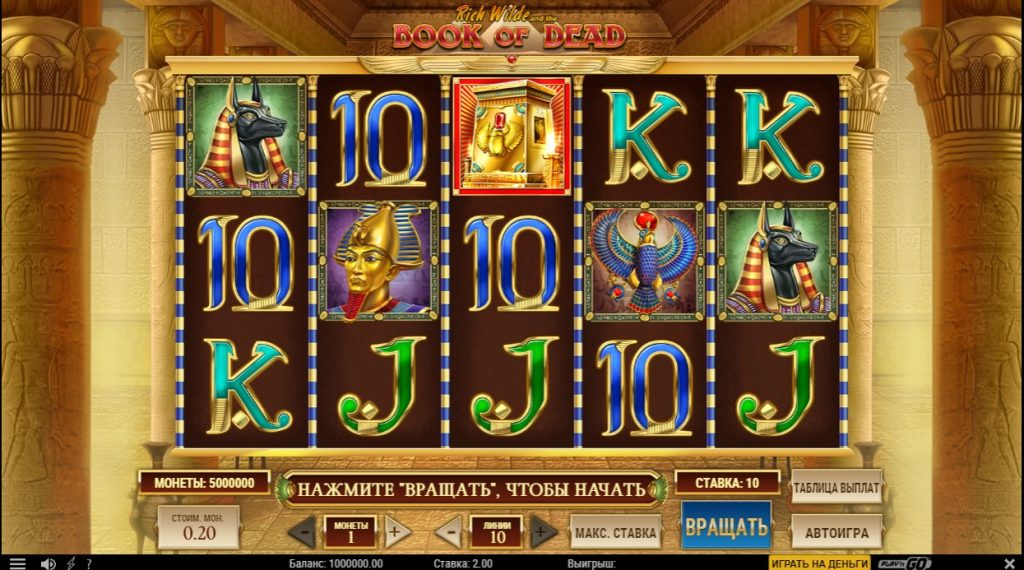The width and height of the screenshot is (1024, 570).
Task: Open the question mark help
Action: tap(88, 563)
